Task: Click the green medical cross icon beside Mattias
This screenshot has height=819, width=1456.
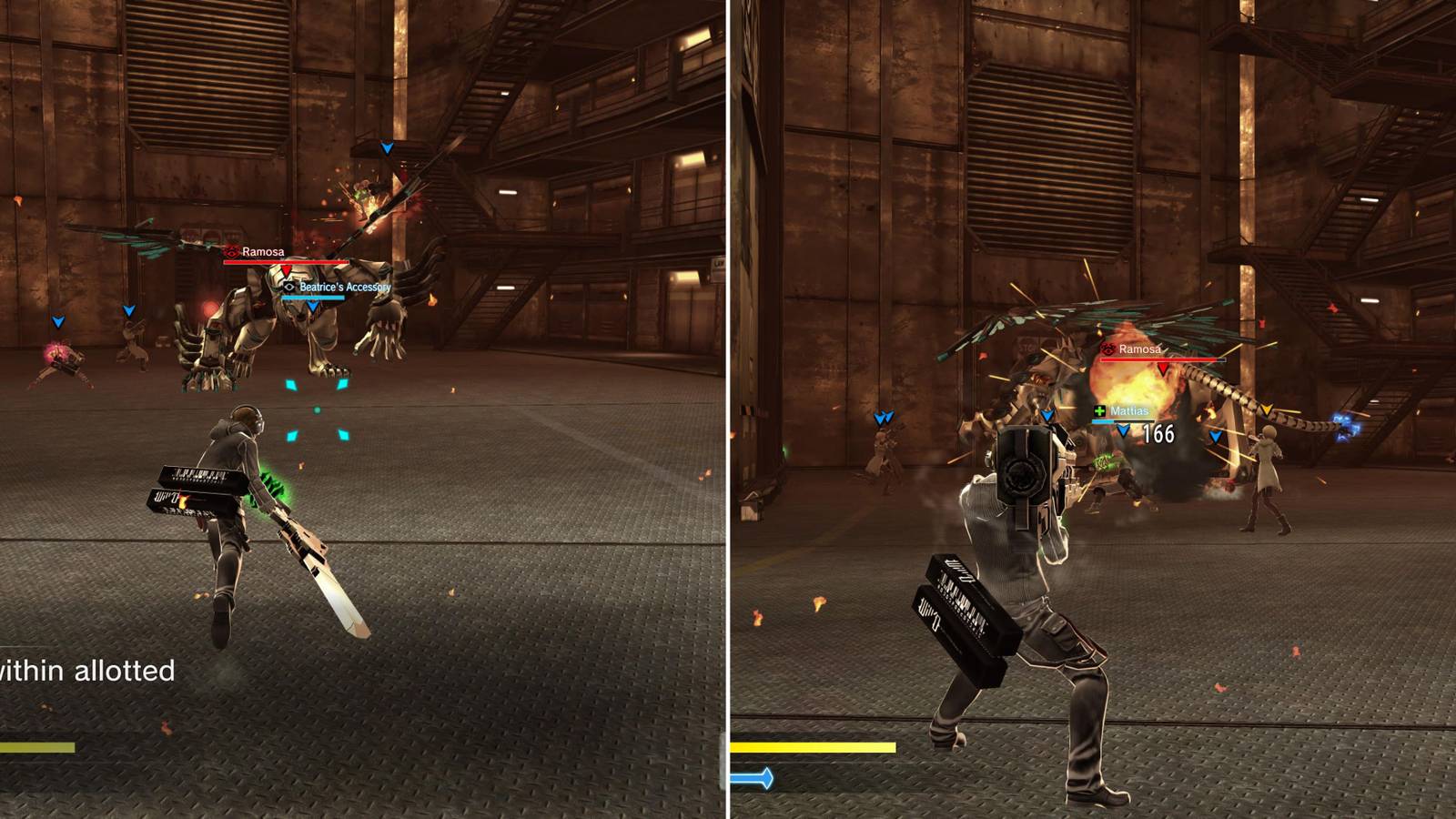Action: pyautogui.click(x=1099, y=412)
